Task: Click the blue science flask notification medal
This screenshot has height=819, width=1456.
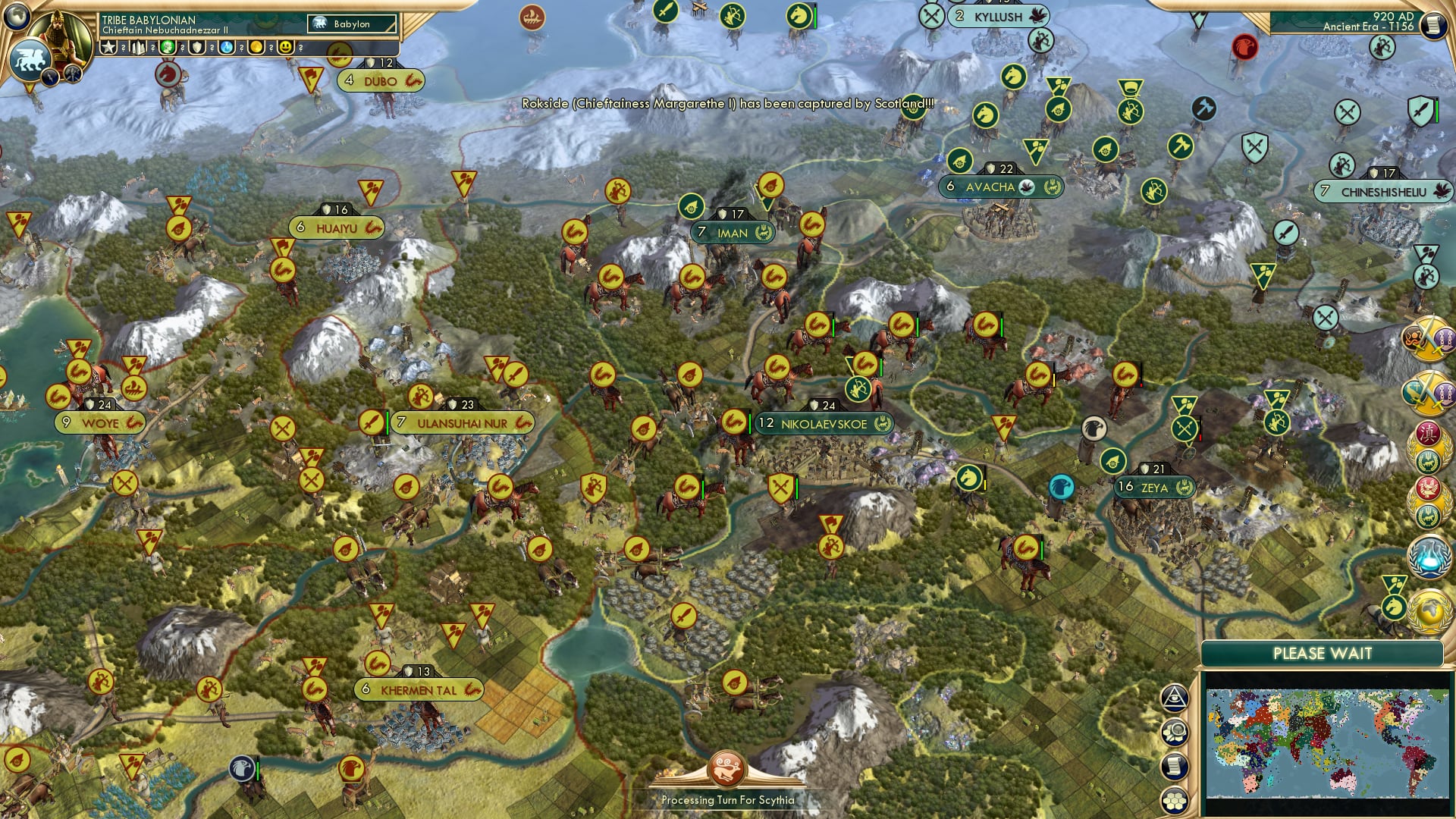Action: (1429, 557)
